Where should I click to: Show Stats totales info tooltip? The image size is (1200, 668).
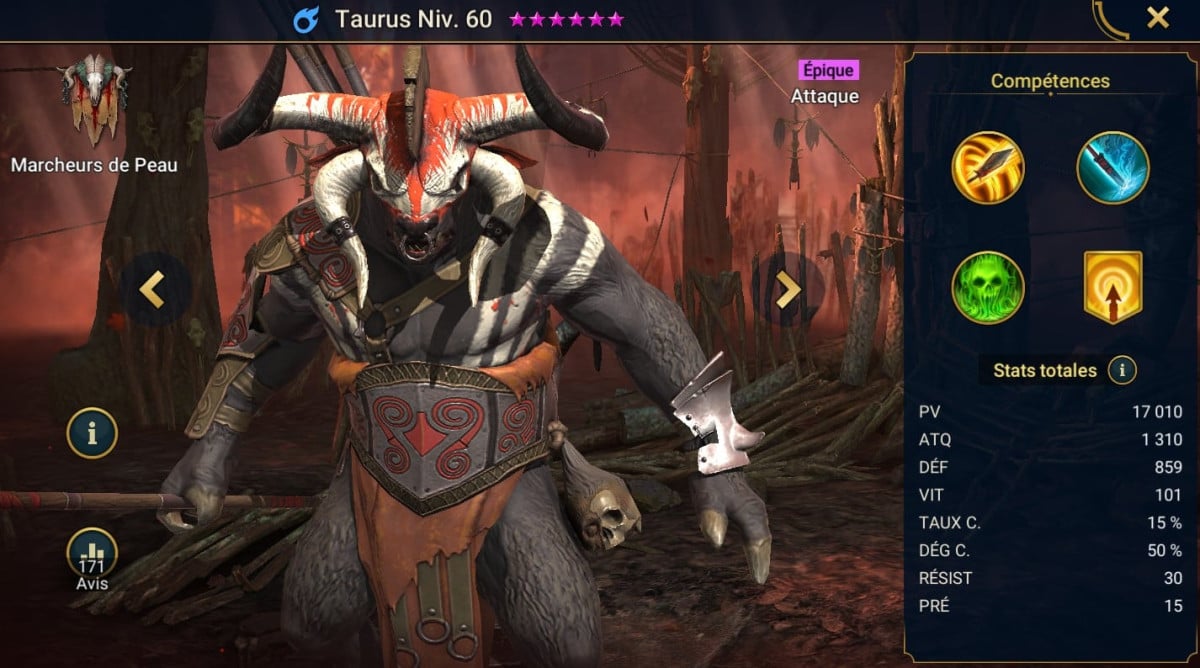pos(1122,371)
